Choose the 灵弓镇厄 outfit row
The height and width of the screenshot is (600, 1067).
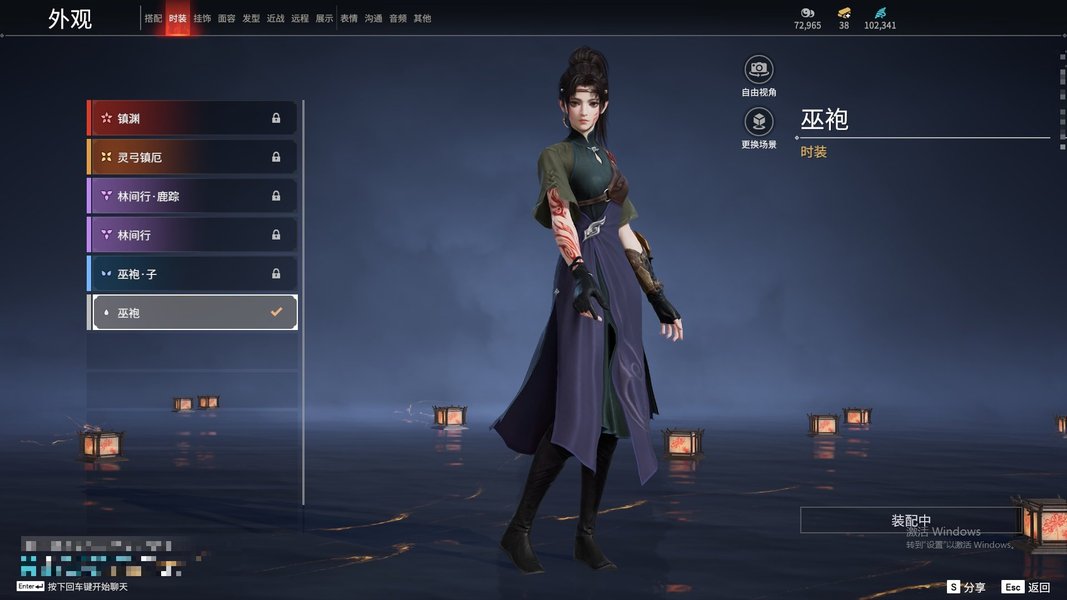193,157
